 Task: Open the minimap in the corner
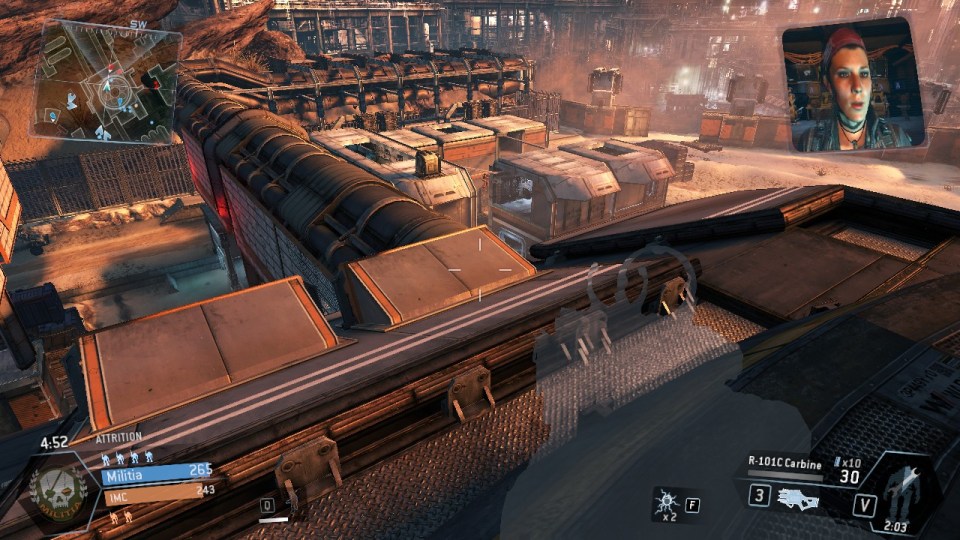(107, 84)
